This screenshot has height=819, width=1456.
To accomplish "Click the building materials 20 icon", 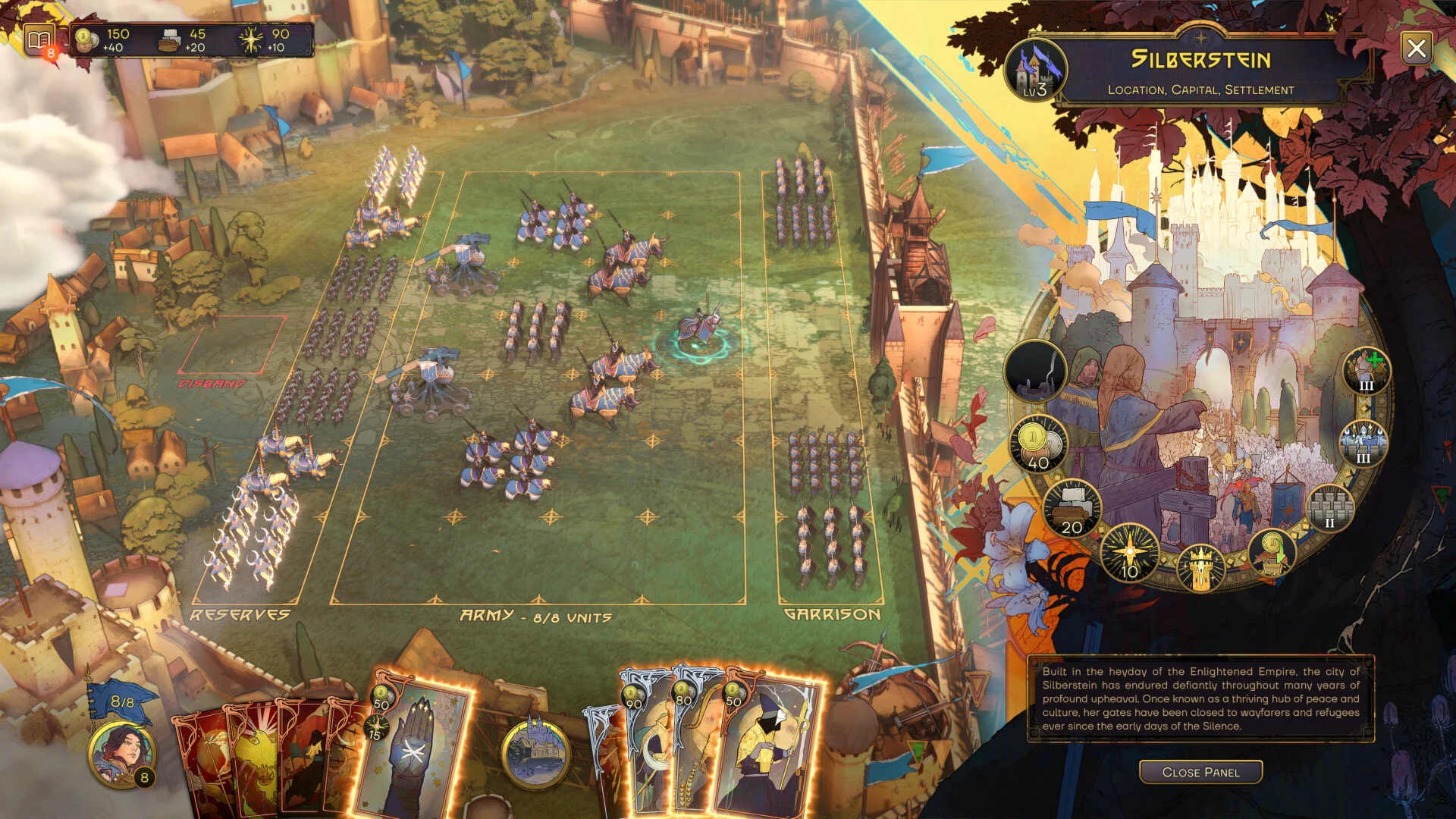I will point(1072,509).
